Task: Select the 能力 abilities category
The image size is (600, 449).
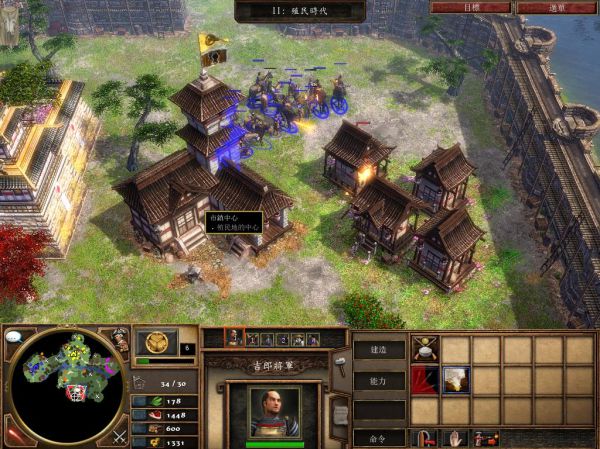Action: click(380, 381)
